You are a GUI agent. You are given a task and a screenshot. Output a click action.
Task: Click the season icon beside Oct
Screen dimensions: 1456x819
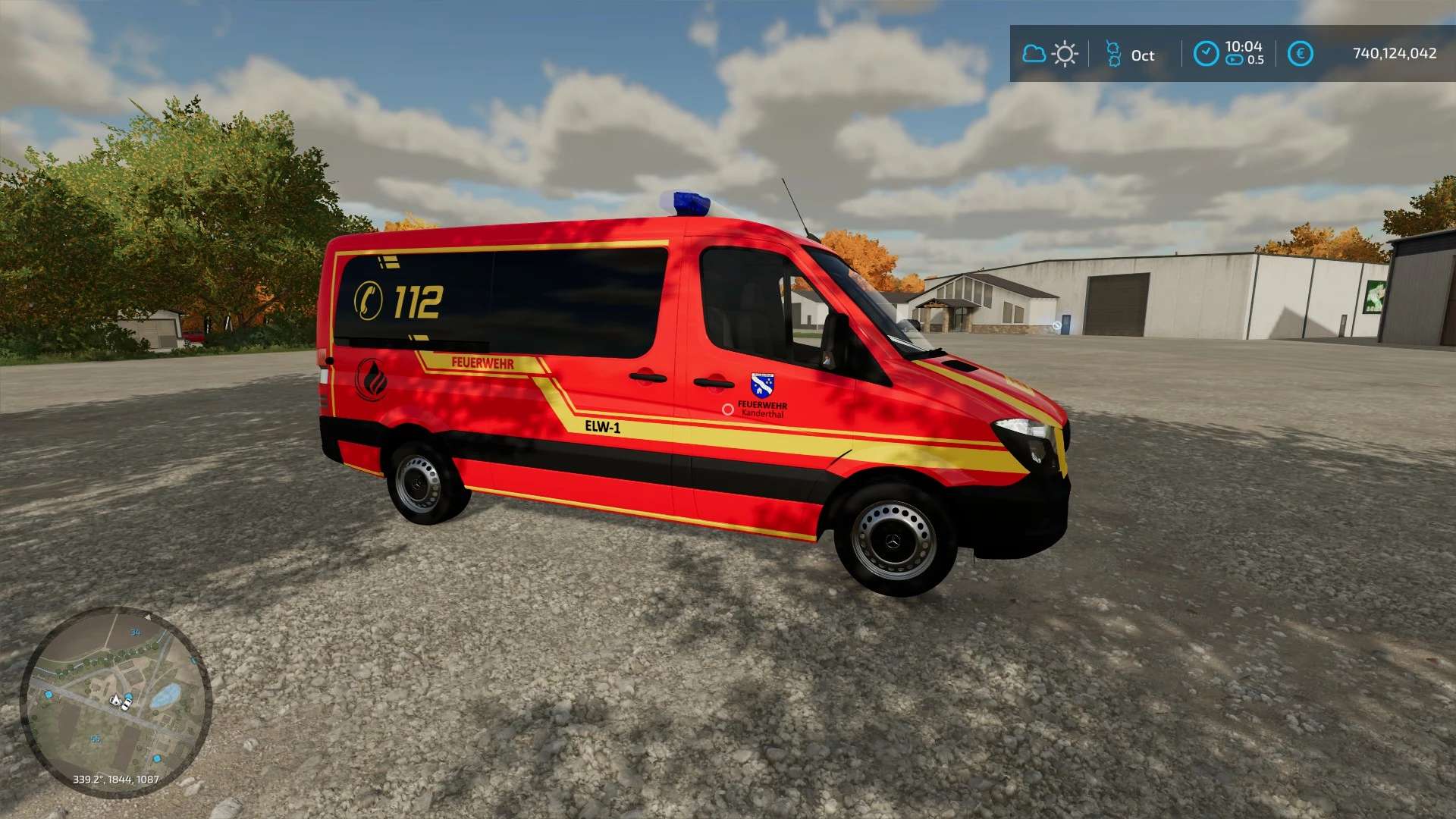point(1113,54)
